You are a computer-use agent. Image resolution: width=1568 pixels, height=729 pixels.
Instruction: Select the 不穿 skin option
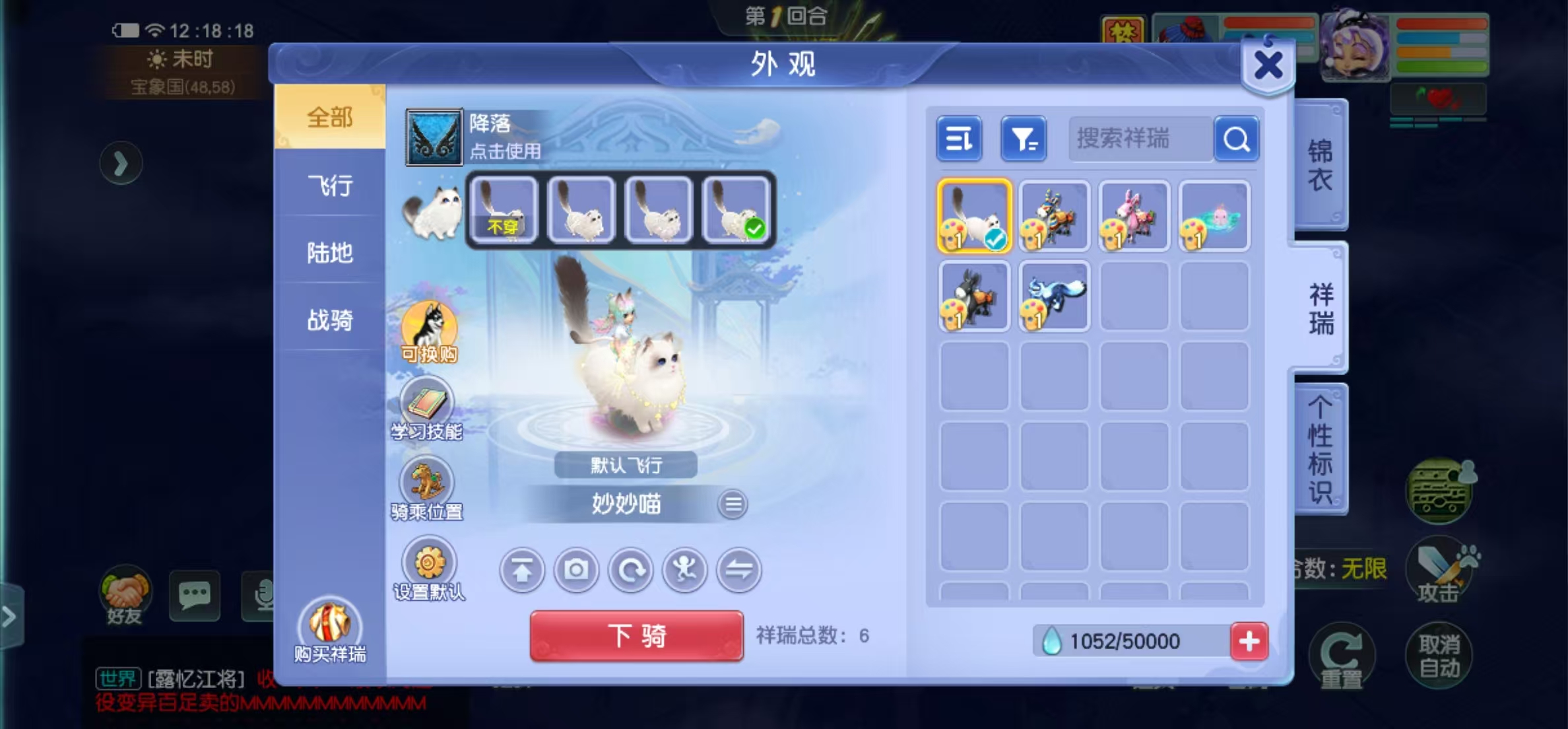coord(504,212)
